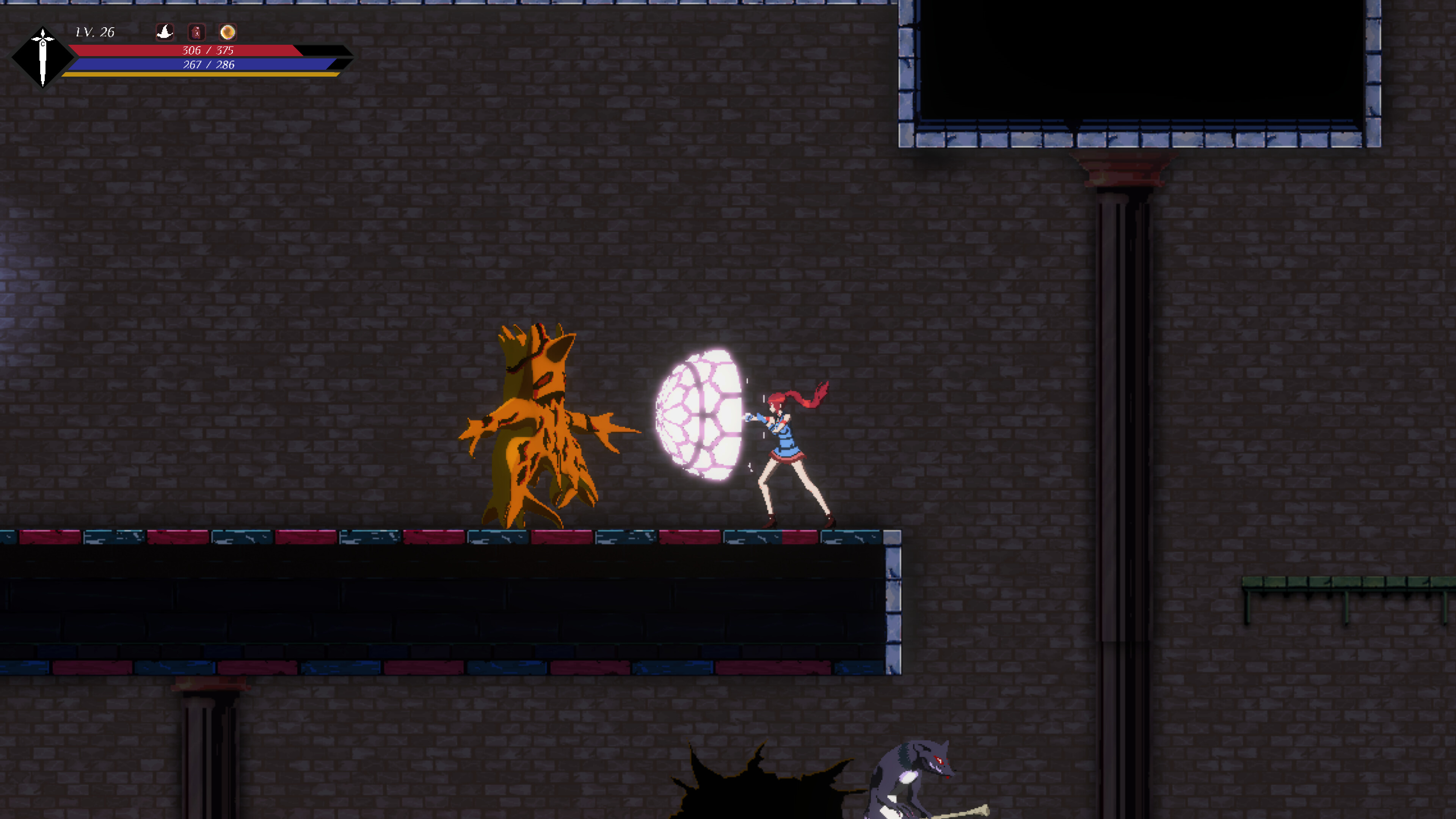Click the LV. 26 level label

96,32
